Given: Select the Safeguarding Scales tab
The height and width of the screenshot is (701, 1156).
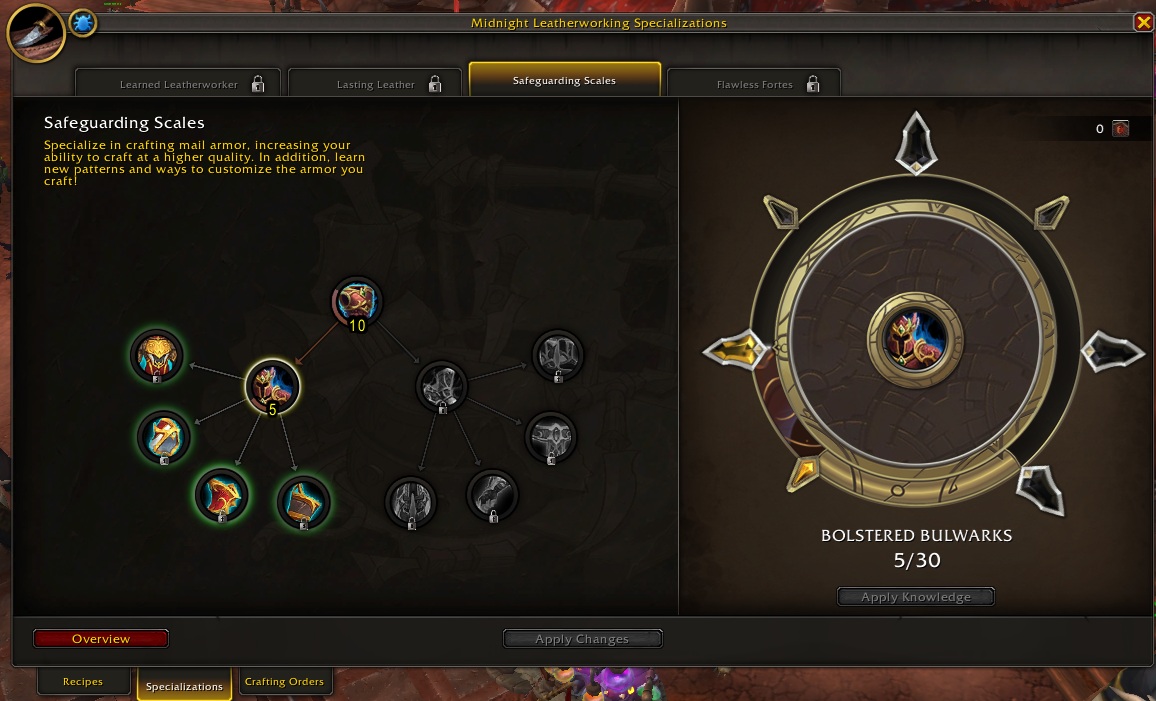Looking at the screenshot, I should click(x=564, y=80).
